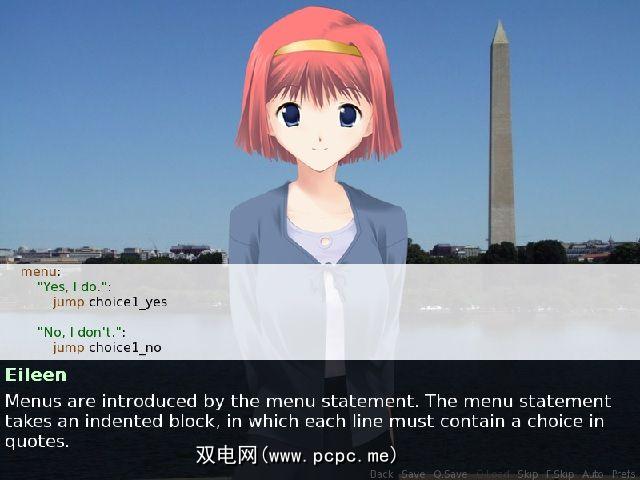Open the Prefs menu
Viewport: 640px width, 480px height.
(x=623, y=473)
